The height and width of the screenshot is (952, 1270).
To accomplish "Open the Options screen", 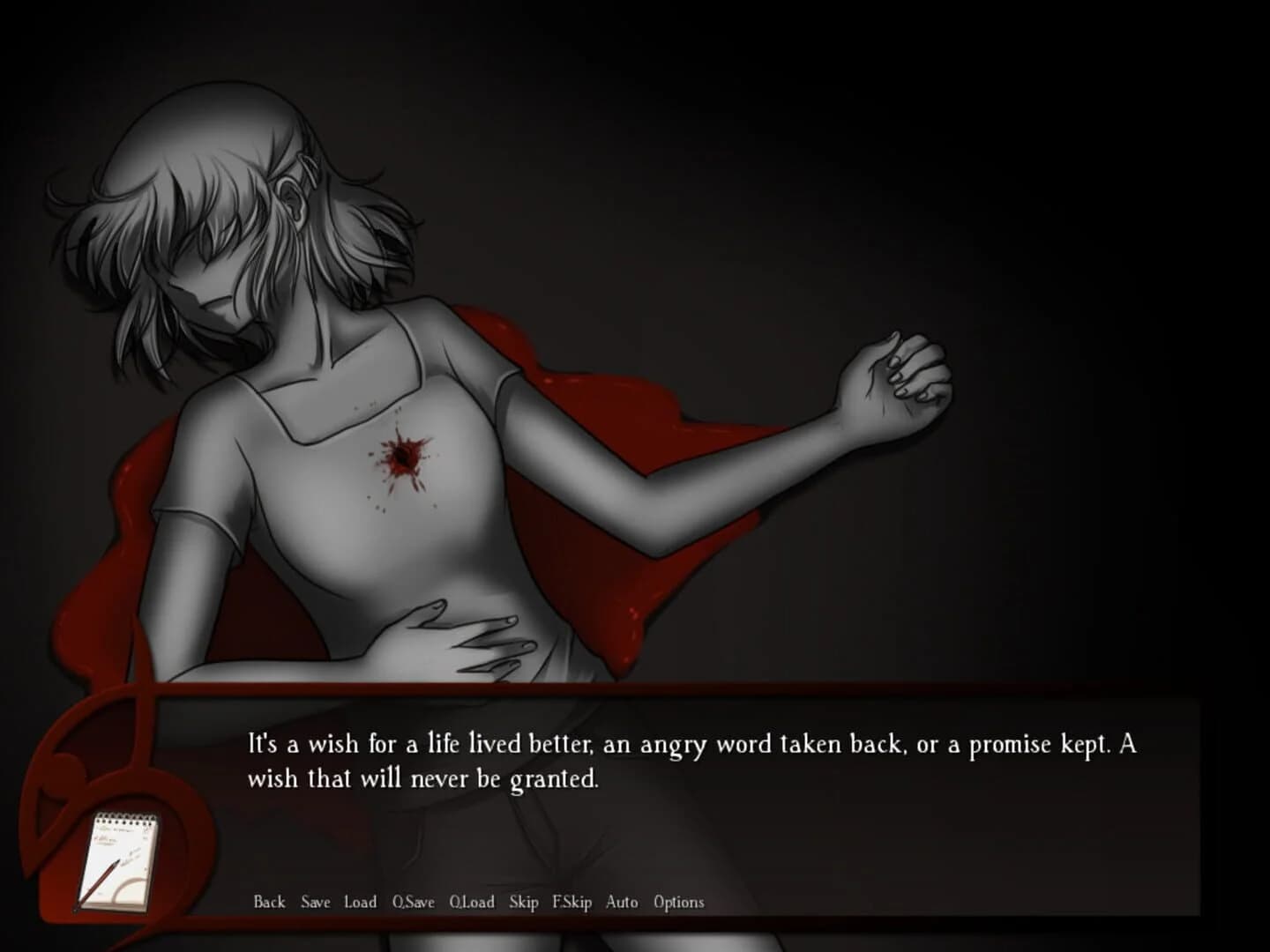I will (x=678, y=903).
